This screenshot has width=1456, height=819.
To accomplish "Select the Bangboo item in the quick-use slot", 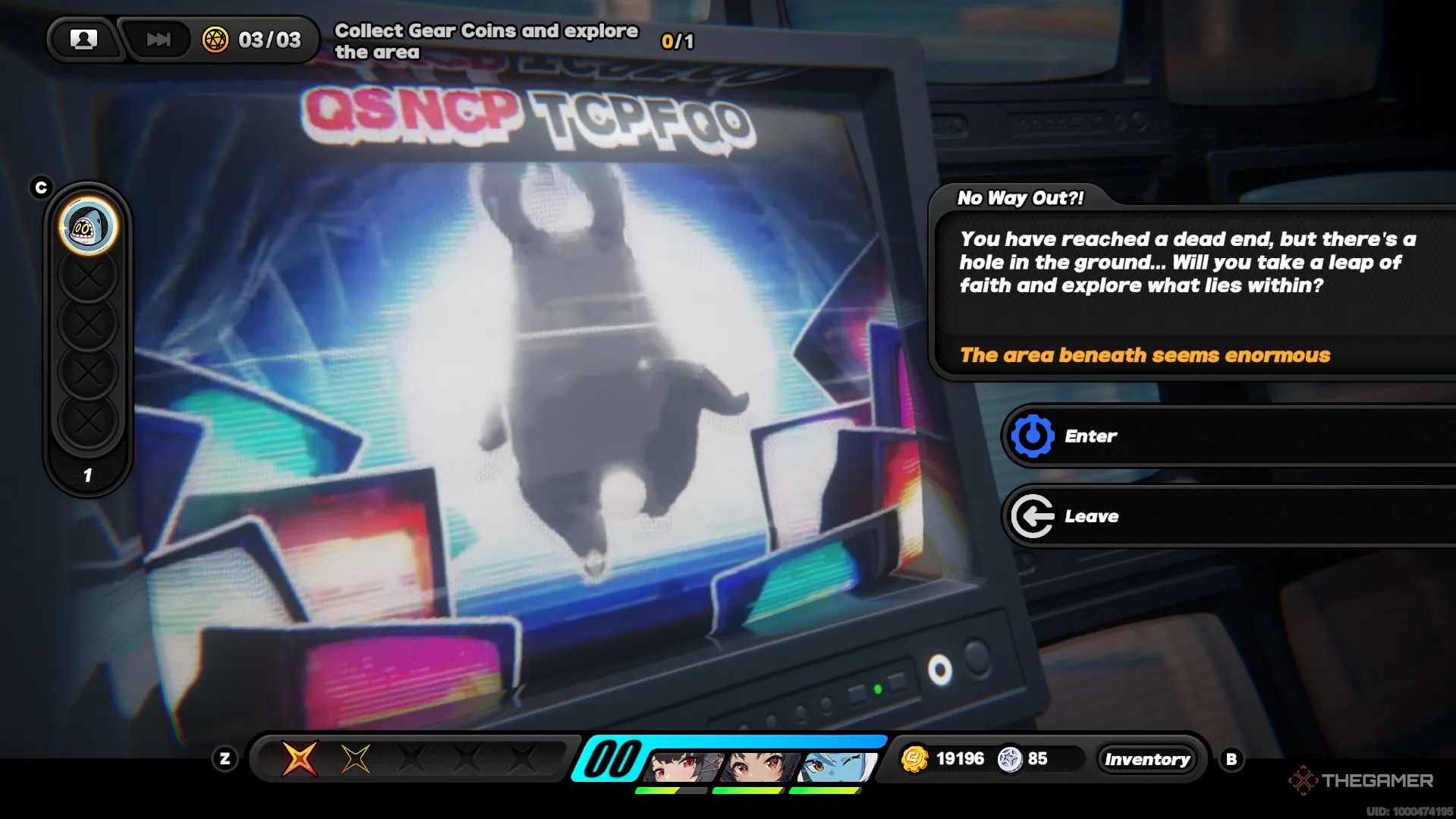I will point(87,226).
